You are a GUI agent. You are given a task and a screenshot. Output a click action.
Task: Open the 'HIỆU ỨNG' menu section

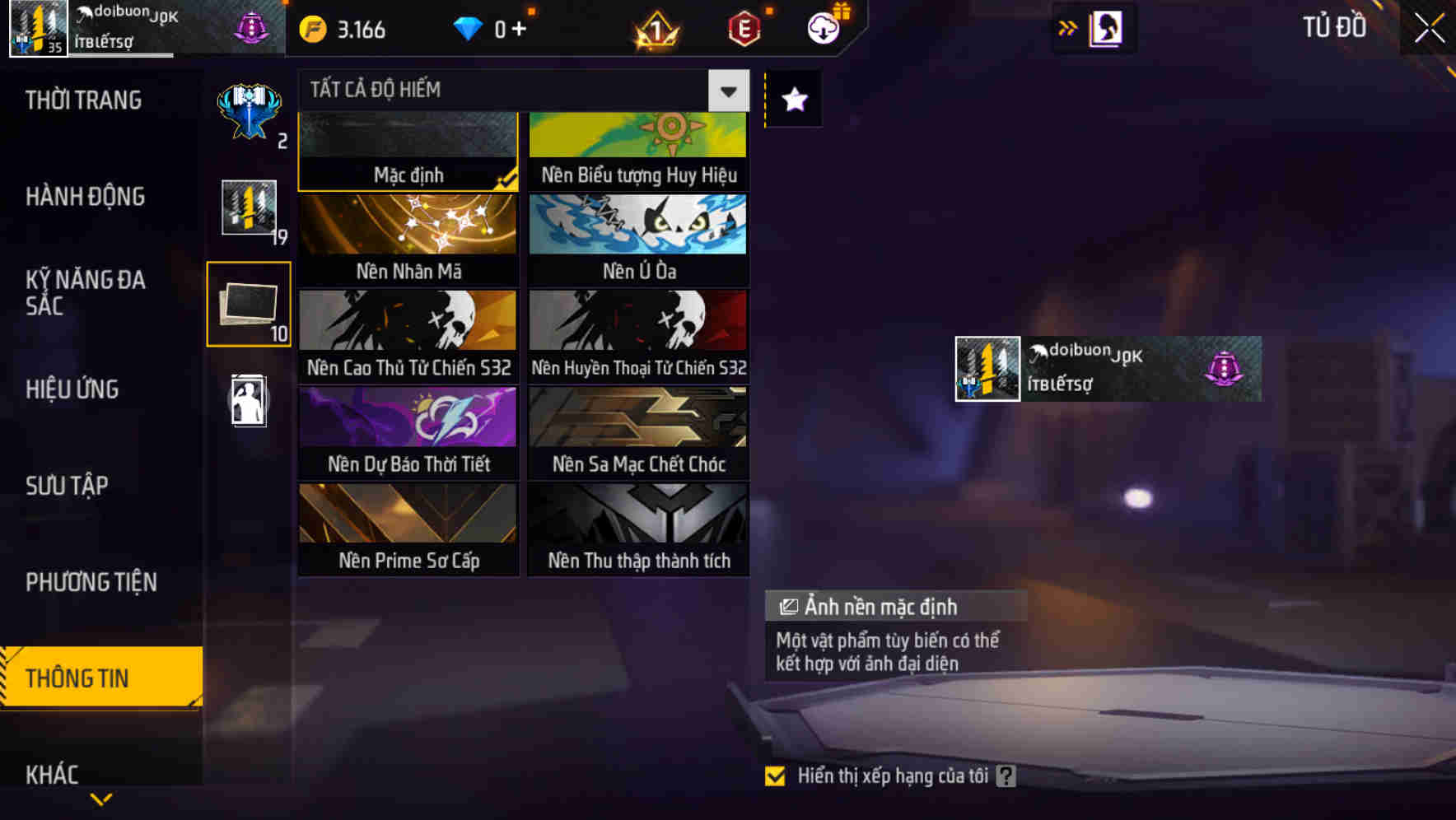pos(72,389)
